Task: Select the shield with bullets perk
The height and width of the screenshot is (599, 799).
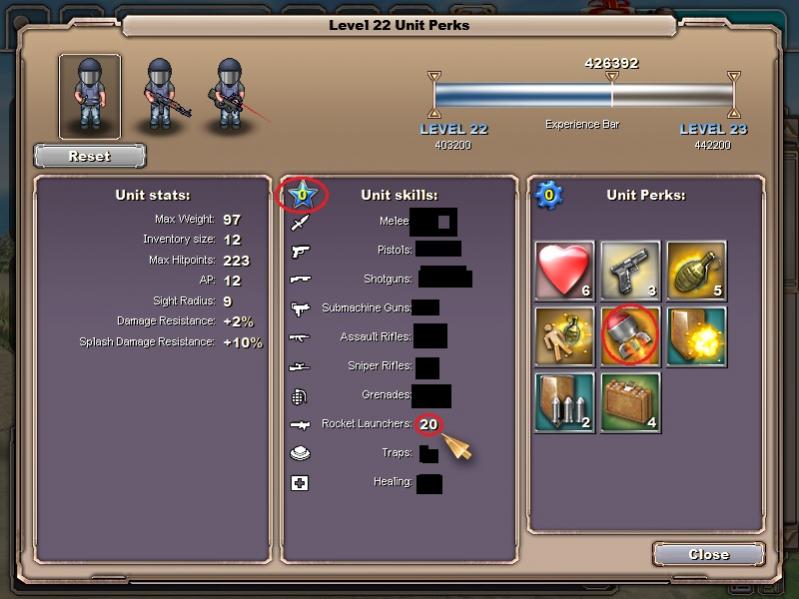Action: pyautogui.click(x=565, y=402)
